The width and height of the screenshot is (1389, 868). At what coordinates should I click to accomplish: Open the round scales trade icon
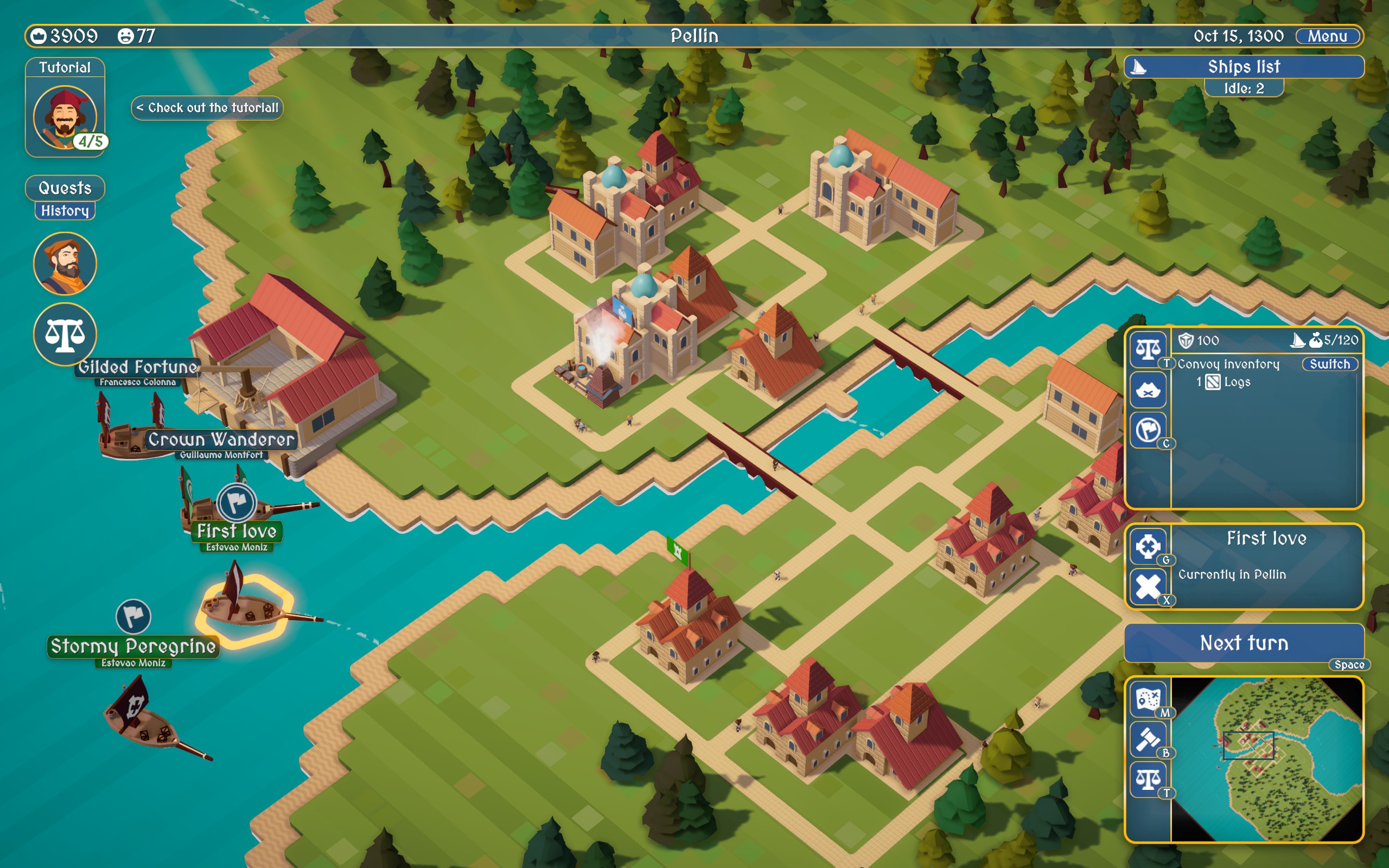pyautogui.click(x=65, y=334)
